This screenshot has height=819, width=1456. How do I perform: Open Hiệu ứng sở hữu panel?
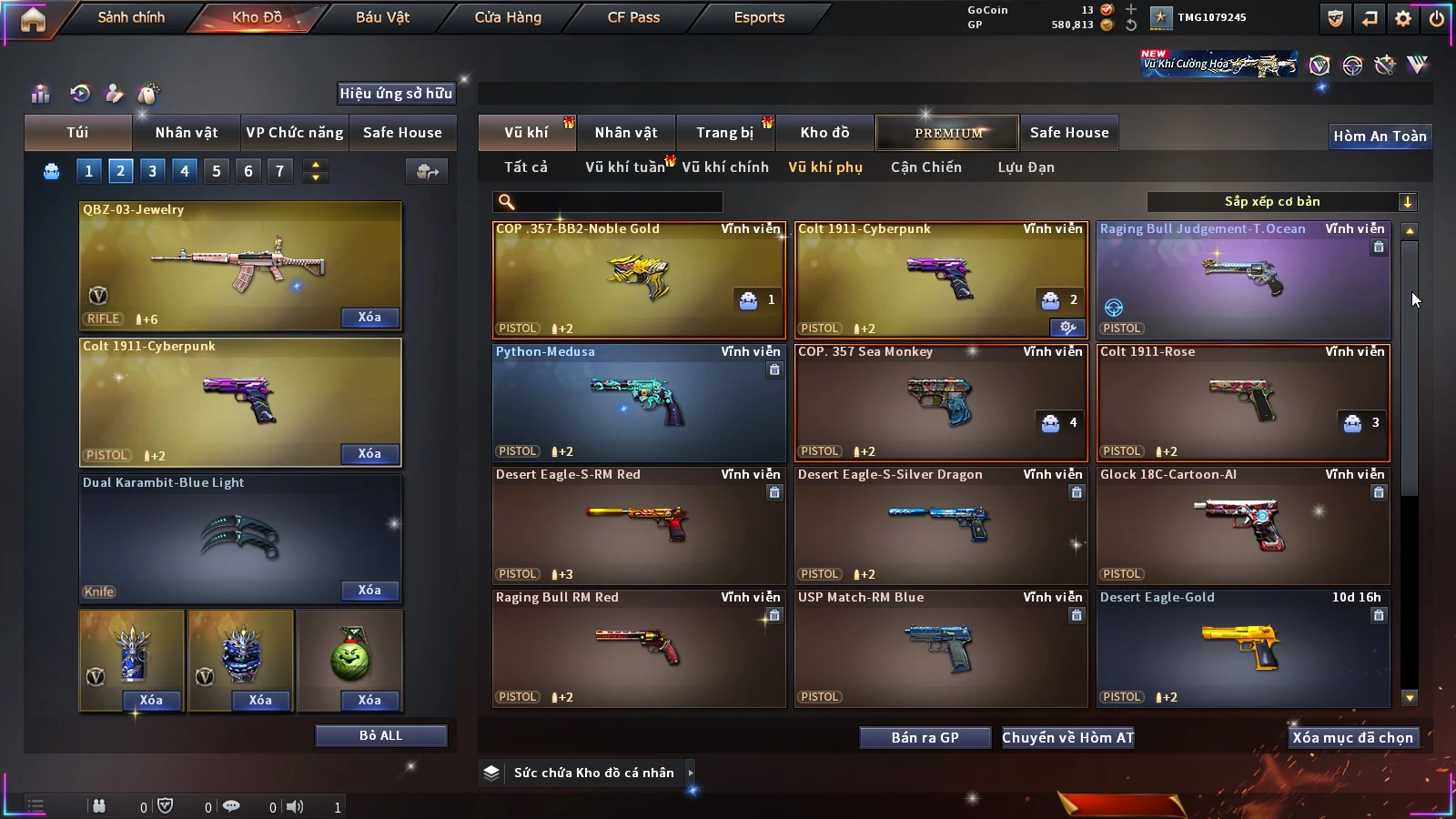pos(396,93)
